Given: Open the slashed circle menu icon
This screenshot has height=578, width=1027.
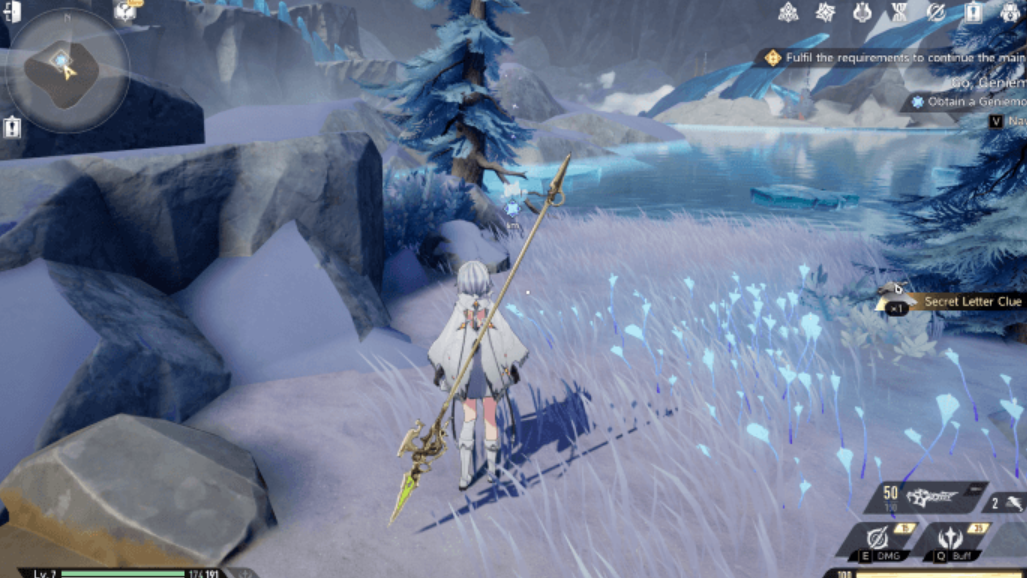Looking at the screenshot, I should click(936, 13).
